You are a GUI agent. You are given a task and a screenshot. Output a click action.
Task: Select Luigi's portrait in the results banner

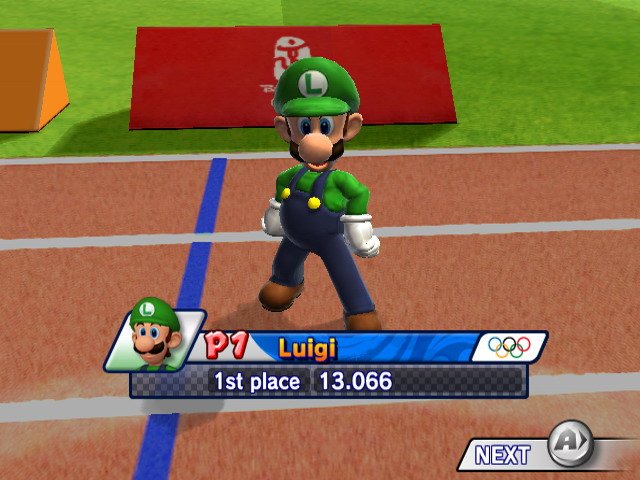click(x=154, y=336)
